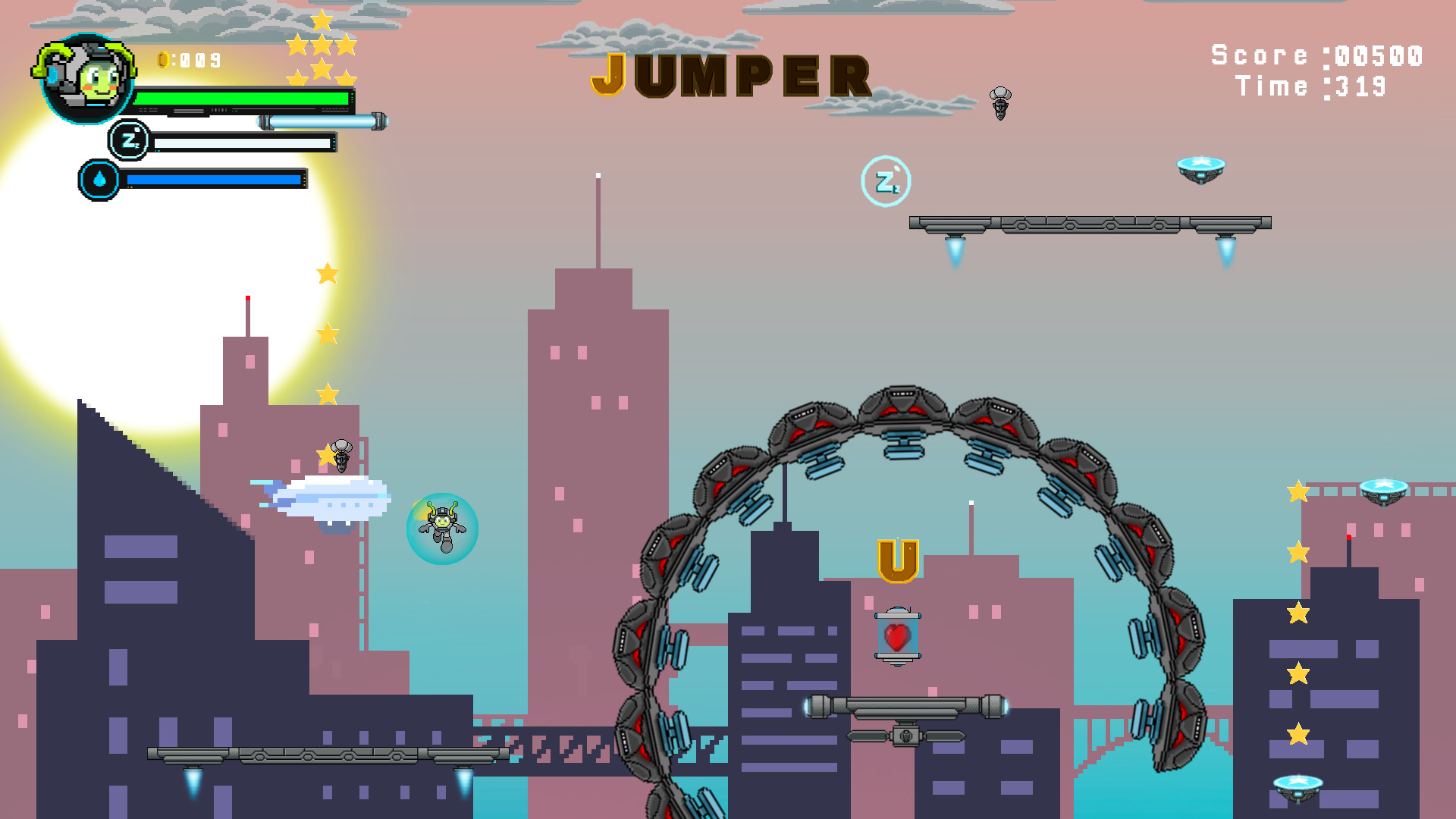Viewport: 1456px width, 819px height.
Task: Click the hovering enemy below the score display
Action: (x=1002, y=102)
